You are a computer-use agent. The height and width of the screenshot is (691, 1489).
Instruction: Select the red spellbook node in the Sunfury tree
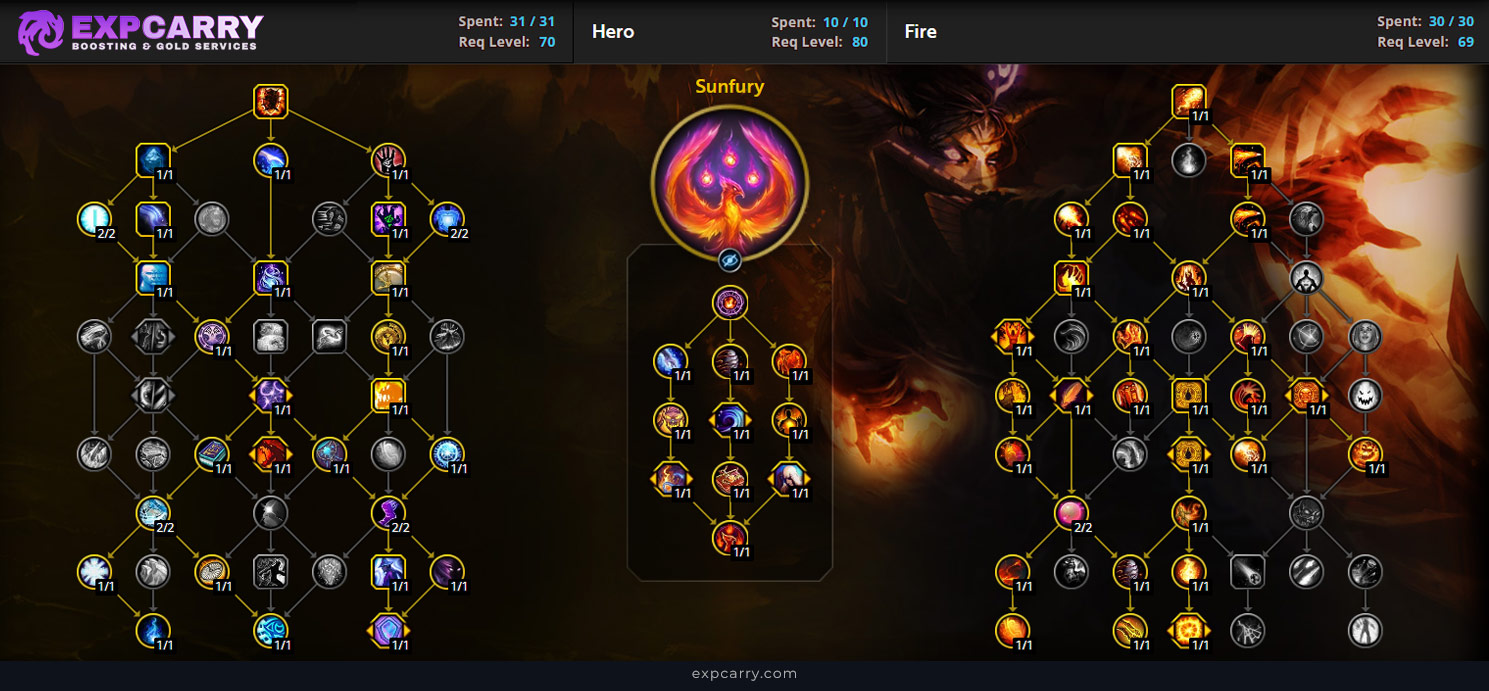730,479
